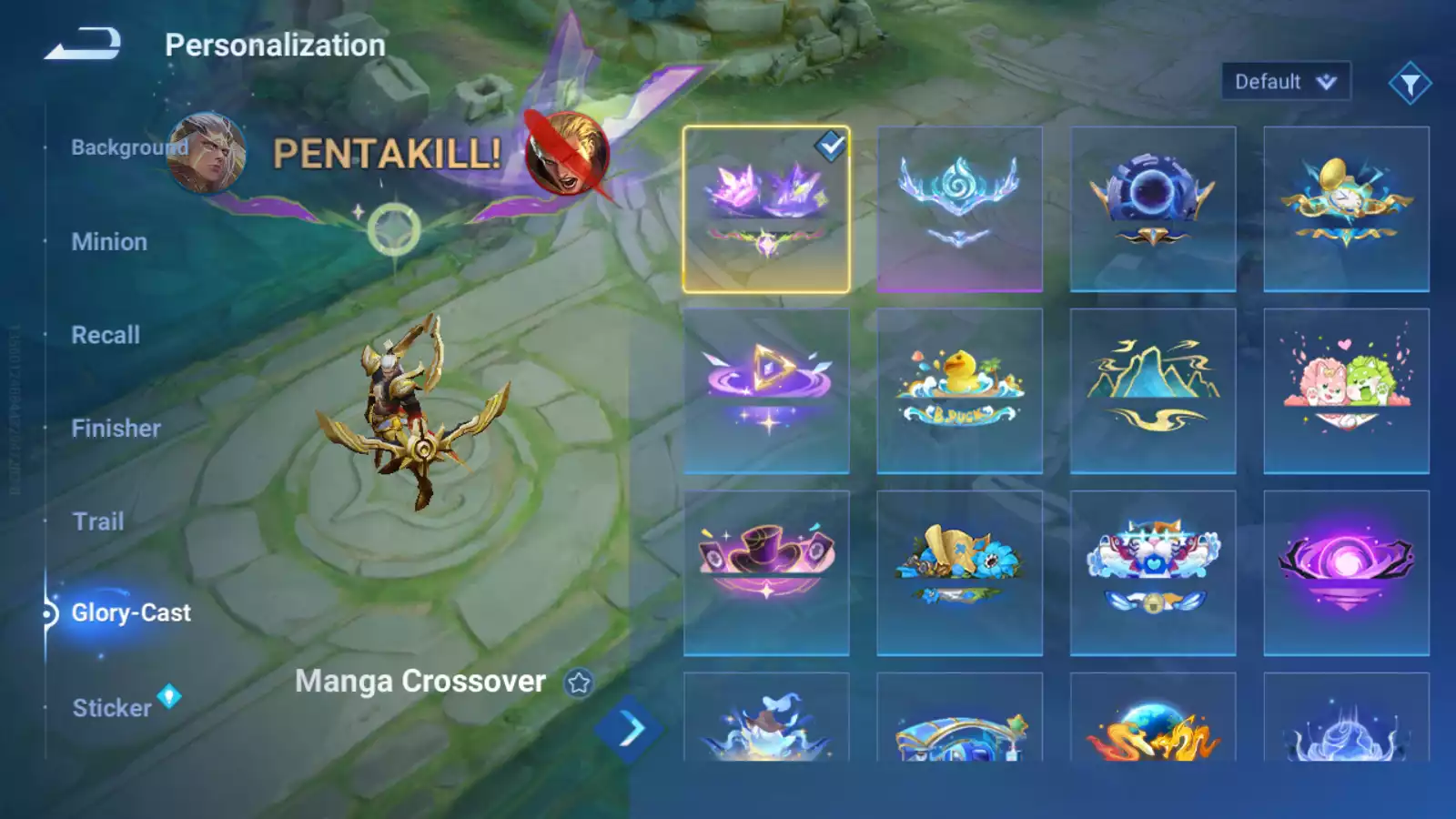
Task: Select the pink and green animals glory-cast
Action: pos(1346,391)
